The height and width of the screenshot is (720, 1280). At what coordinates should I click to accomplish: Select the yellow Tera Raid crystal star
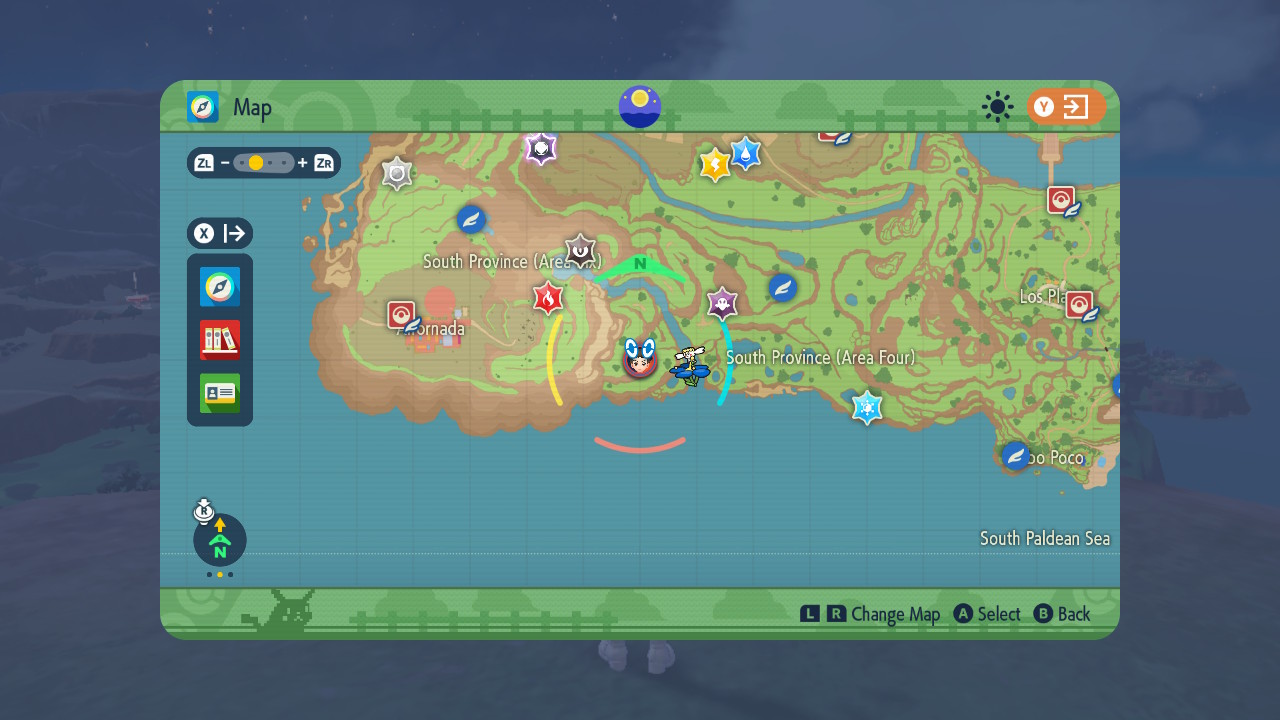point(713,162)
